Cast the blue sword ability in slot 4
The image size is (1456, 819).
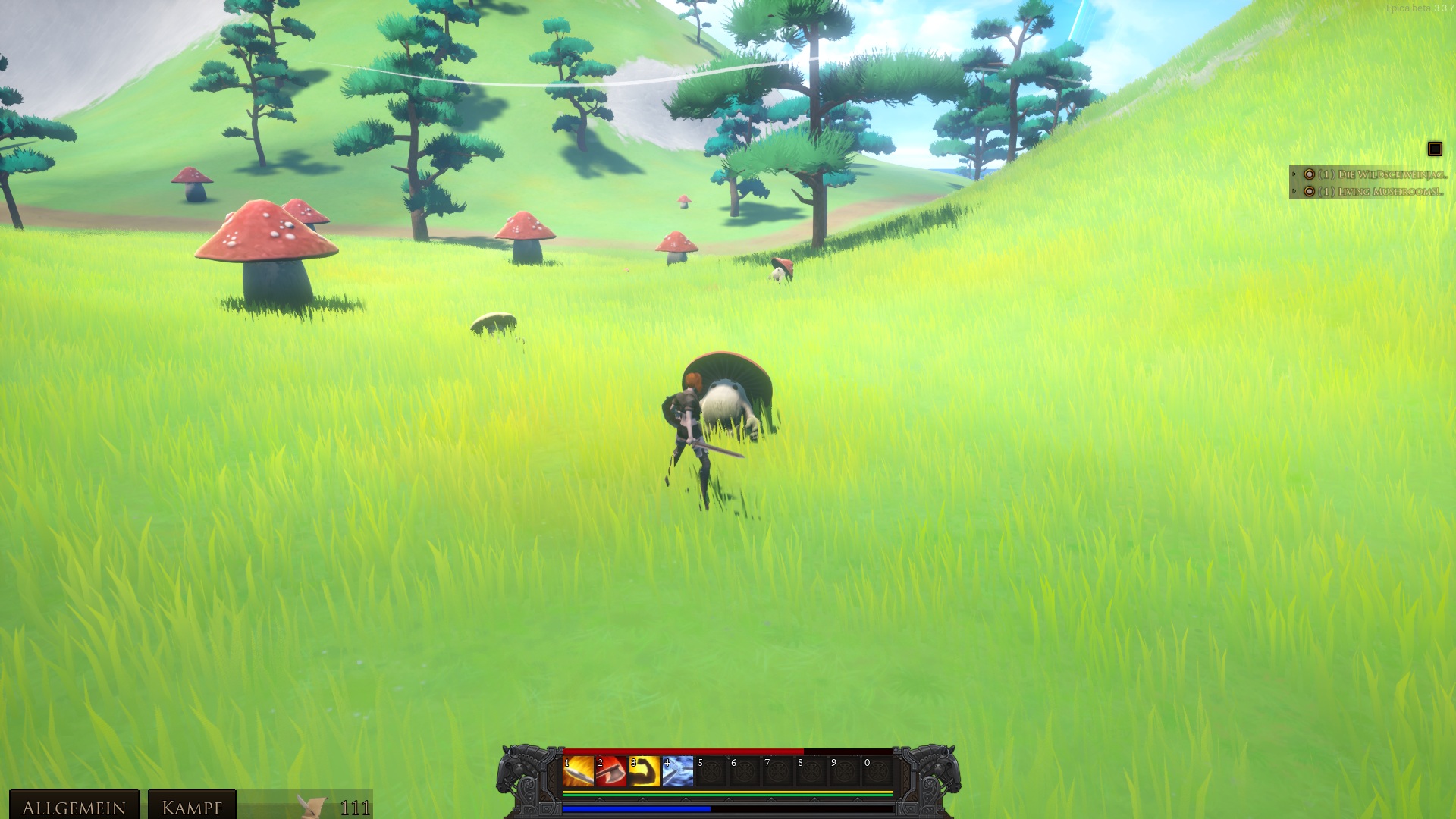coord(678,771)
